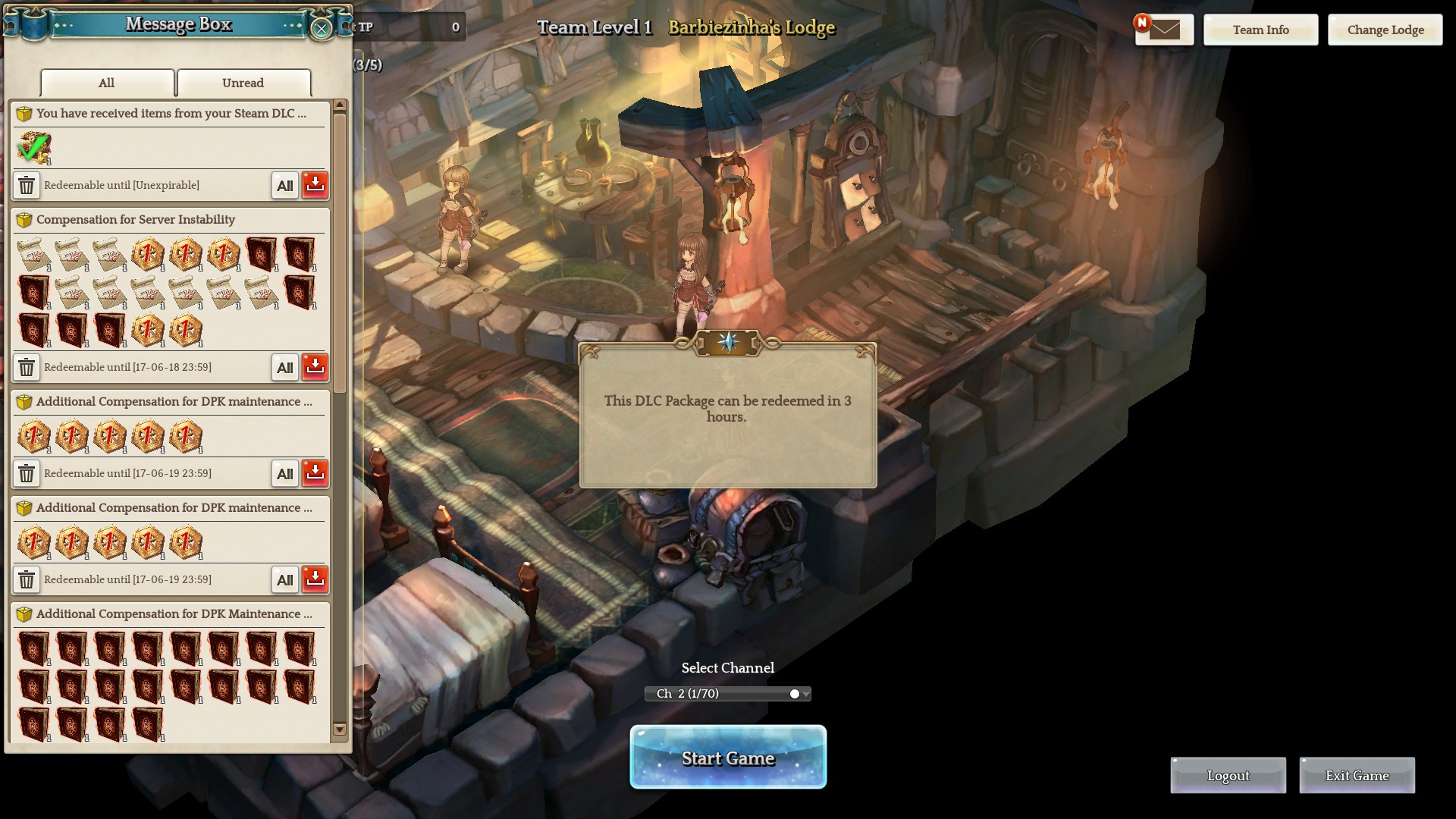Open the channel selection dropdown
The height and width of the screenshot is (819, 1456).
click(728, 694)
